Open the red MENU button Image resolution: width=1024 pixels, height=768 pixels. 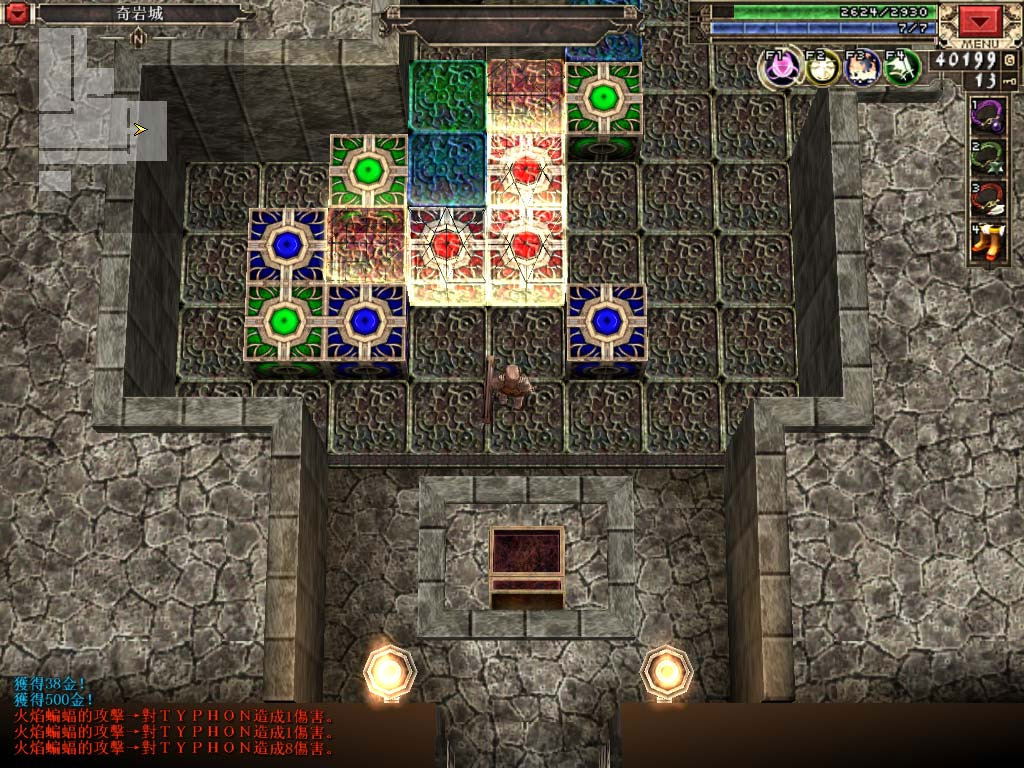click(980, 22)
